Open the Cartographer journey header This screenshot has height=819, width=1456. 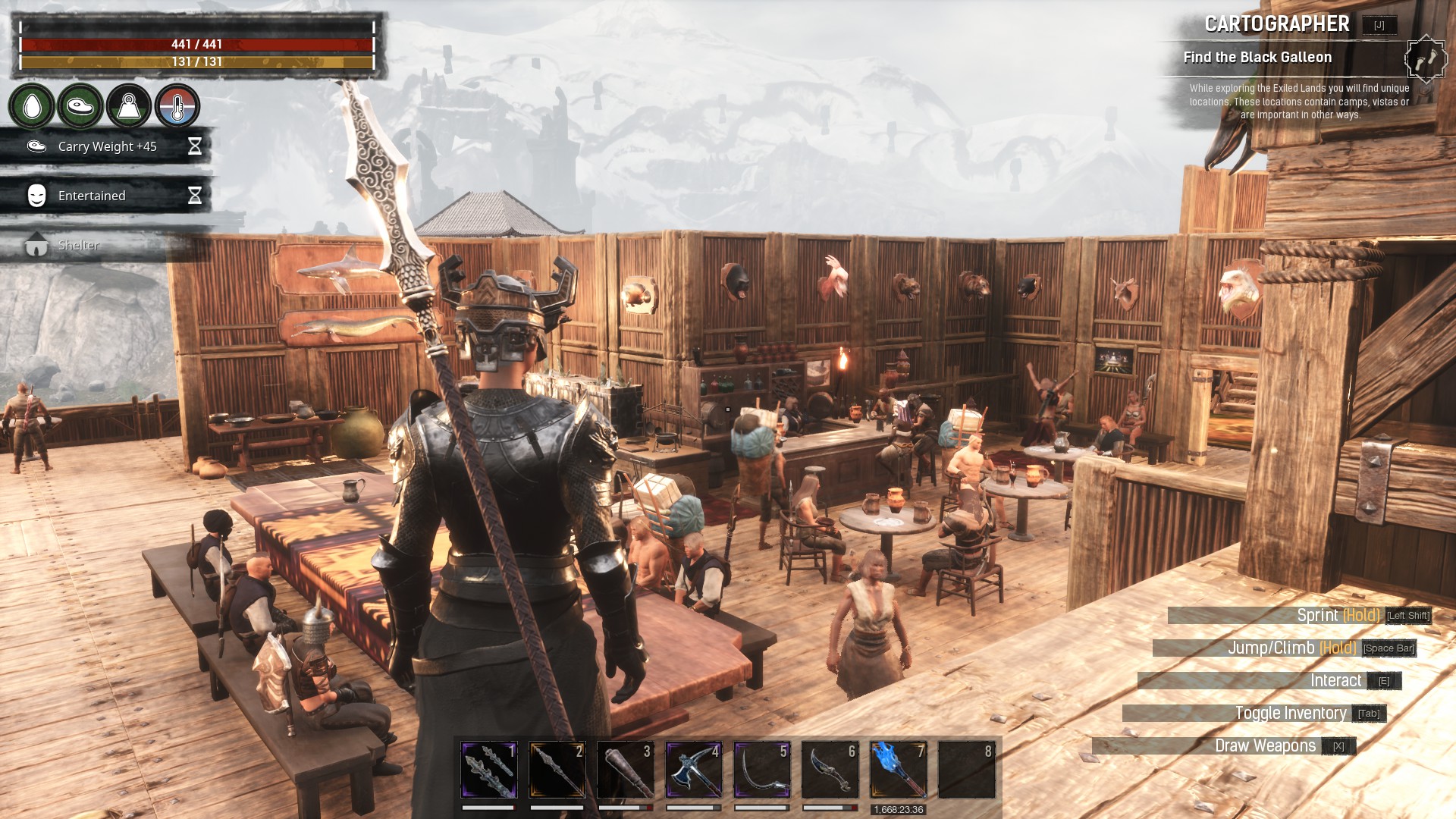point(1277,24)
